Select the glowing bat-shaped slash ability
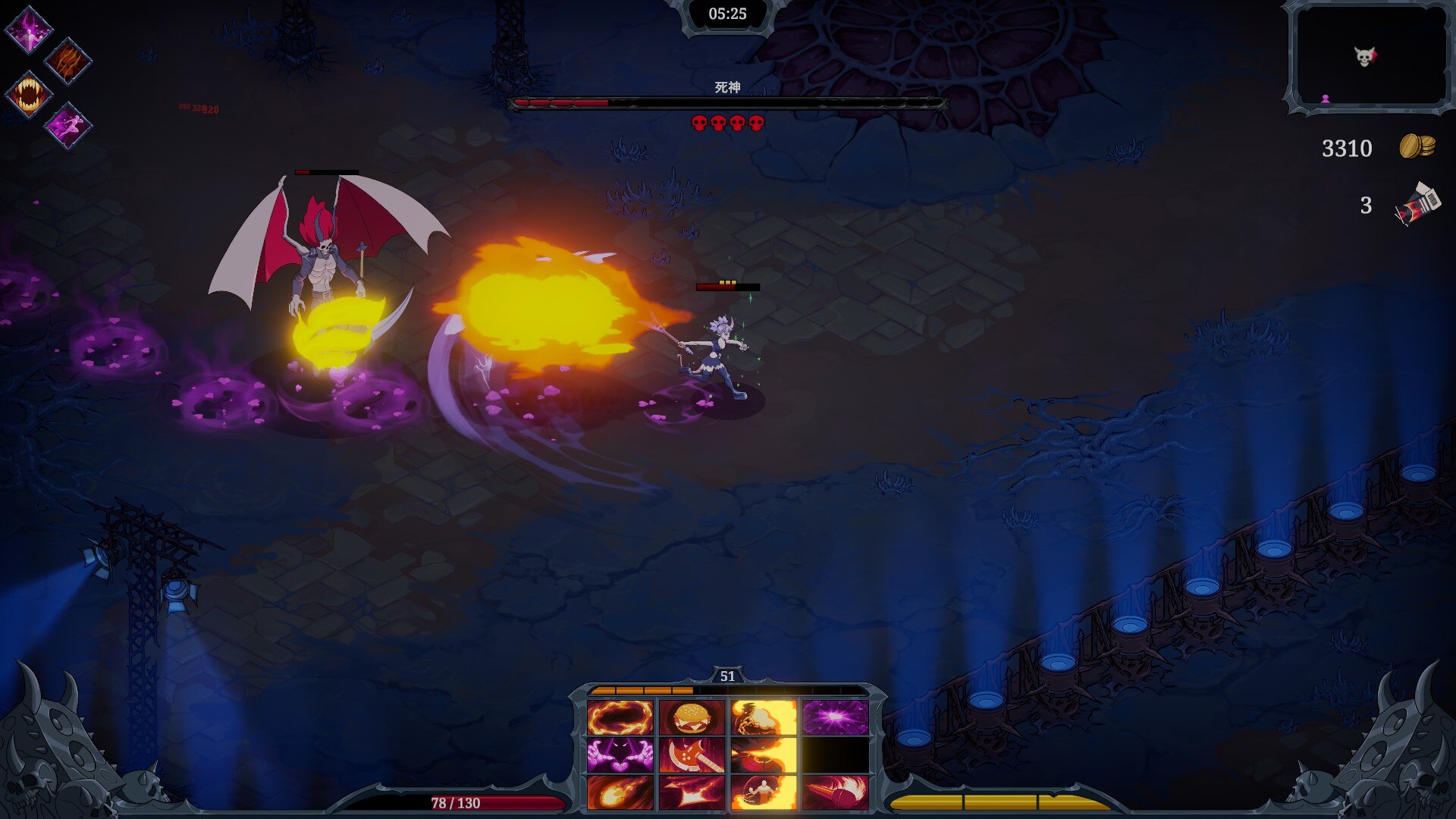 pyautogui.click(x=692, y=792)
